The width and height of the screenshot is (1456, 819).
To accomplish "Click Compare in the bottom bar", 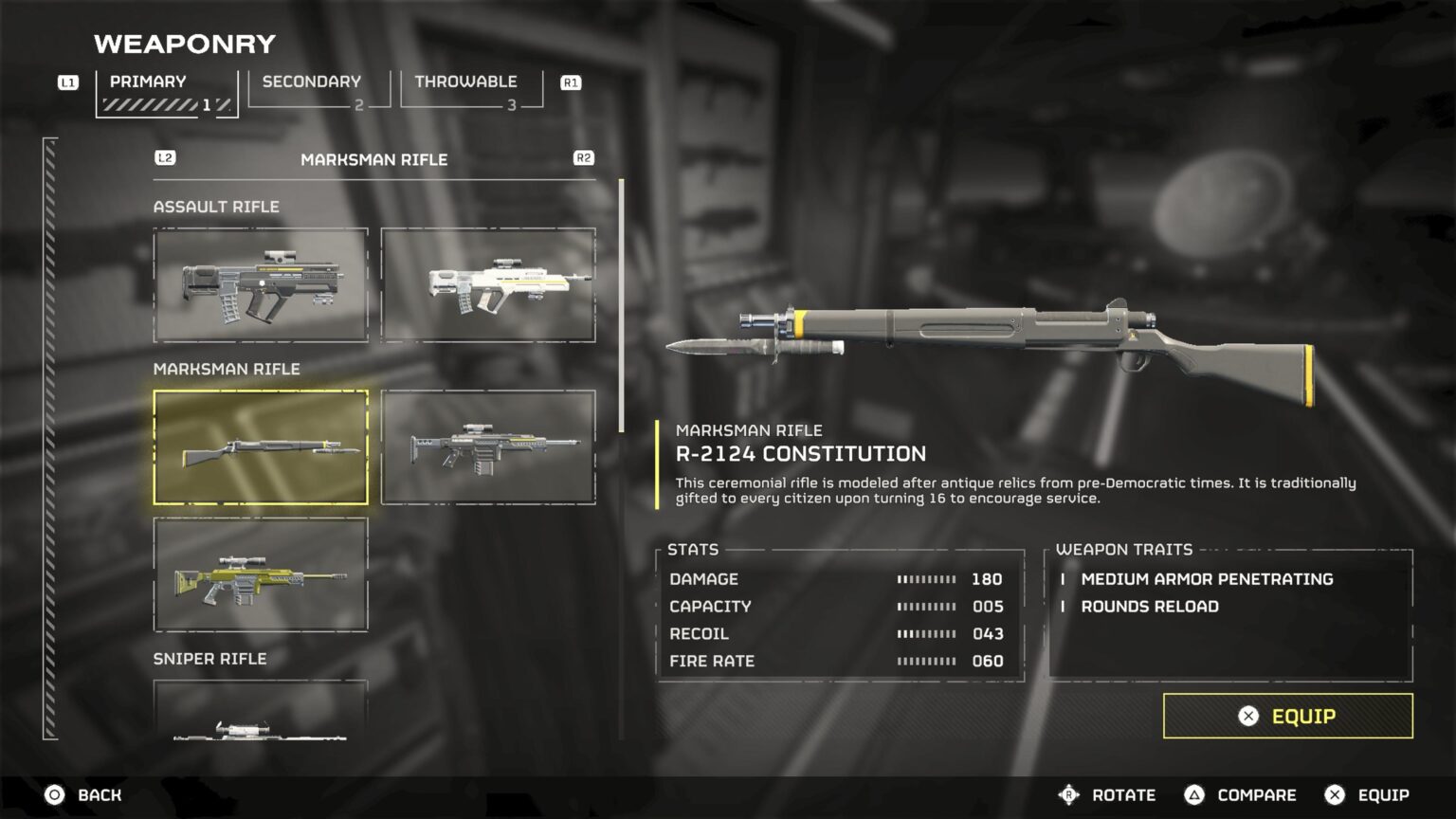I will 1241,795.
